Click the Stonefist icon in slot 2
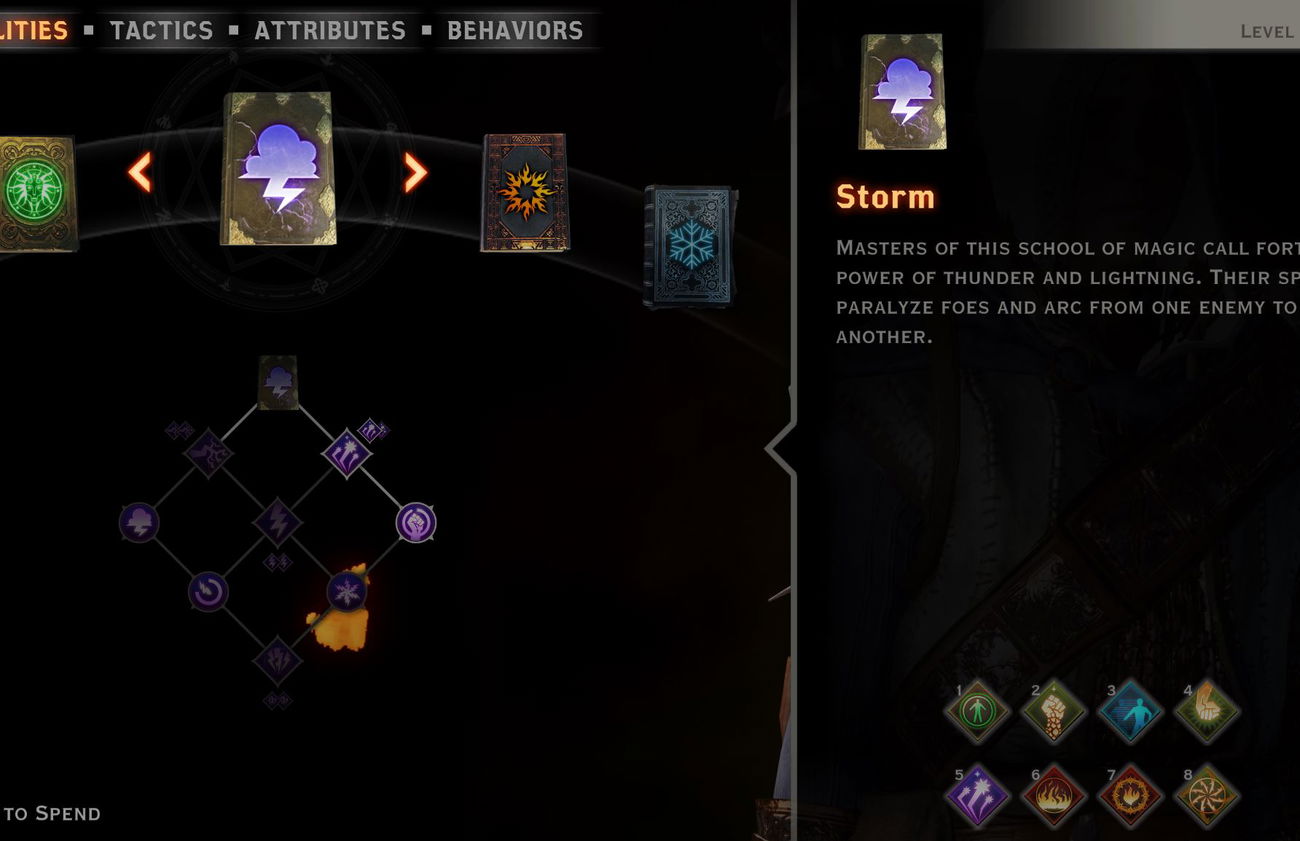The height and width of the screenshot is (841, 1300). [1052, 712]
